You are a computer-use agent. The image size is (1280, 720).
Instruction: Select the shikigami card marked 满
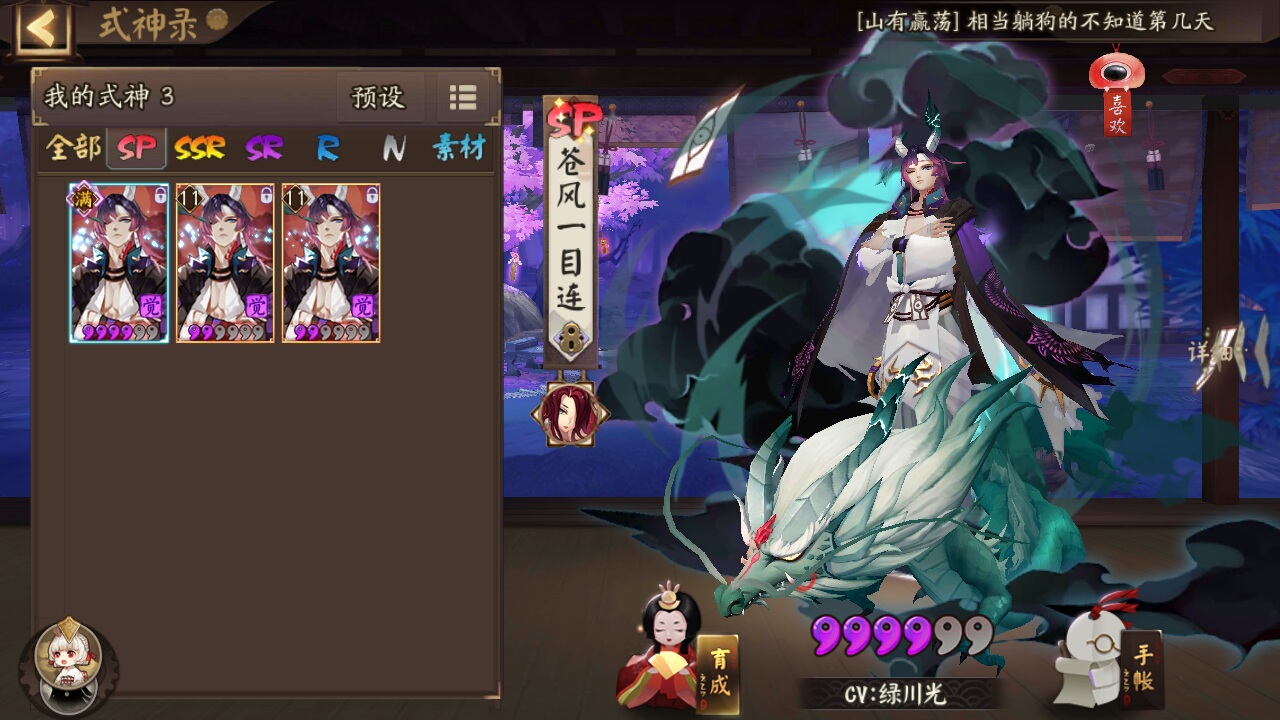coord(119,263)
